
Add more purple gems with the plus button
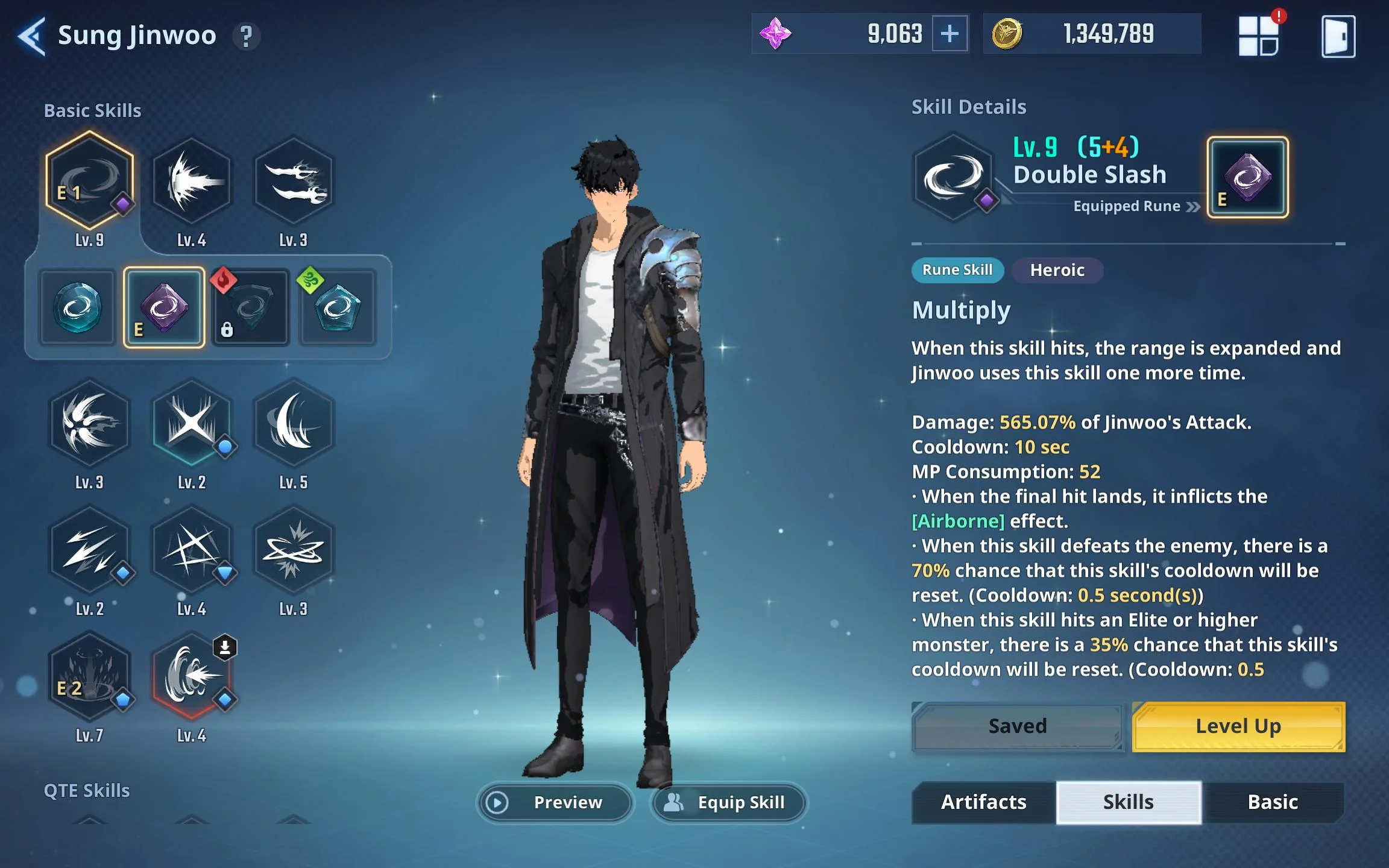(950, 34)
